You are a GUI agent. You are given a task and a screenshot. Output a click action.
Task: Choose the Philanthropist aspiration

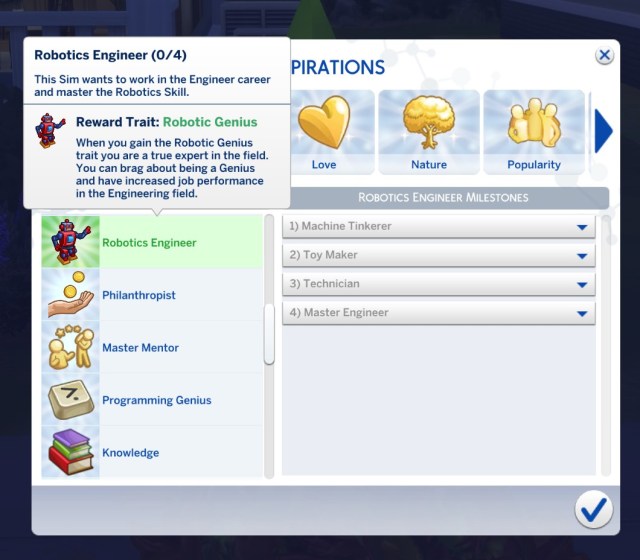pyautogui.click(x=150, y=295)
